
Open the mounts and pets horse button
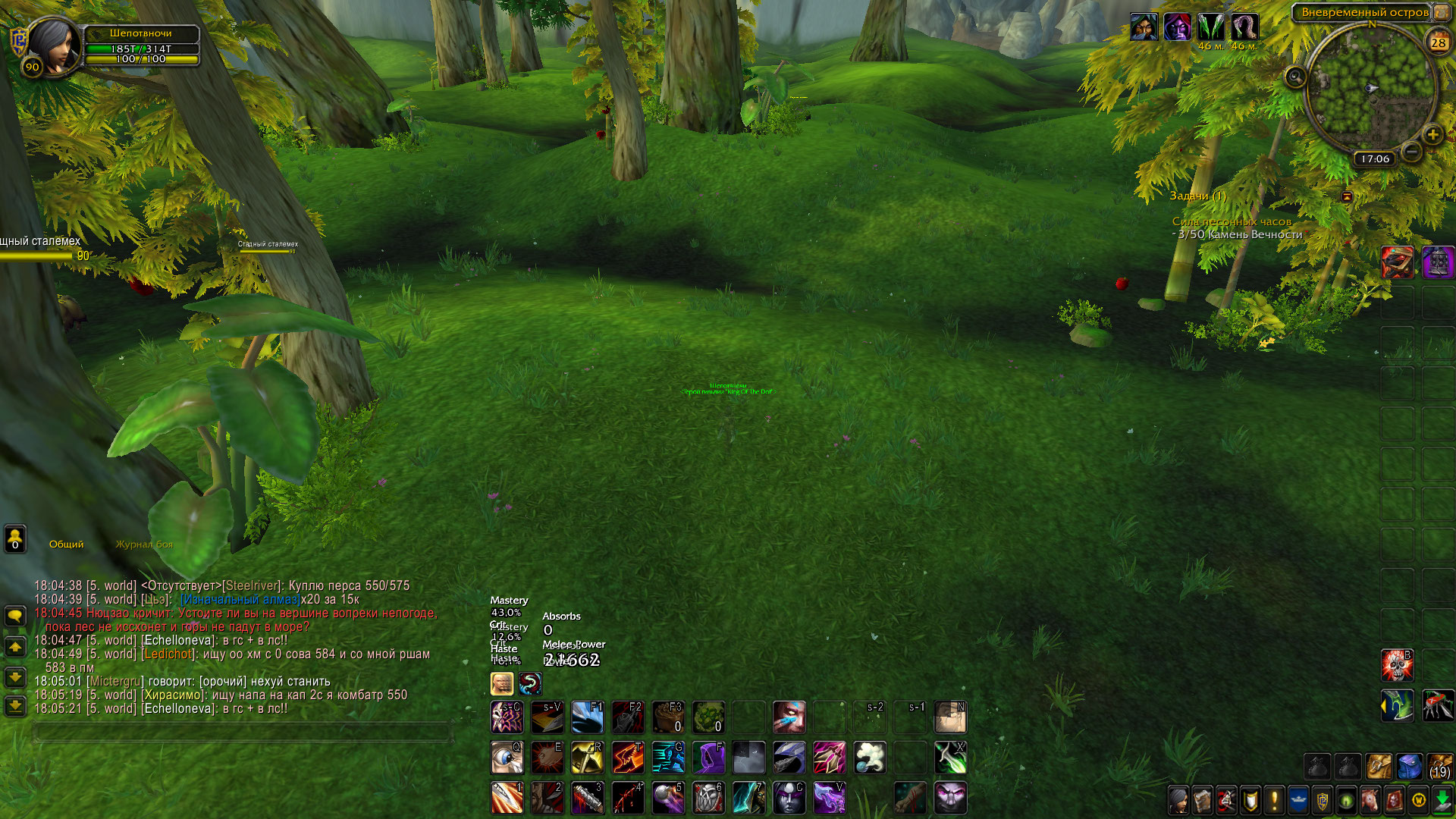(x=1370, y=799)
